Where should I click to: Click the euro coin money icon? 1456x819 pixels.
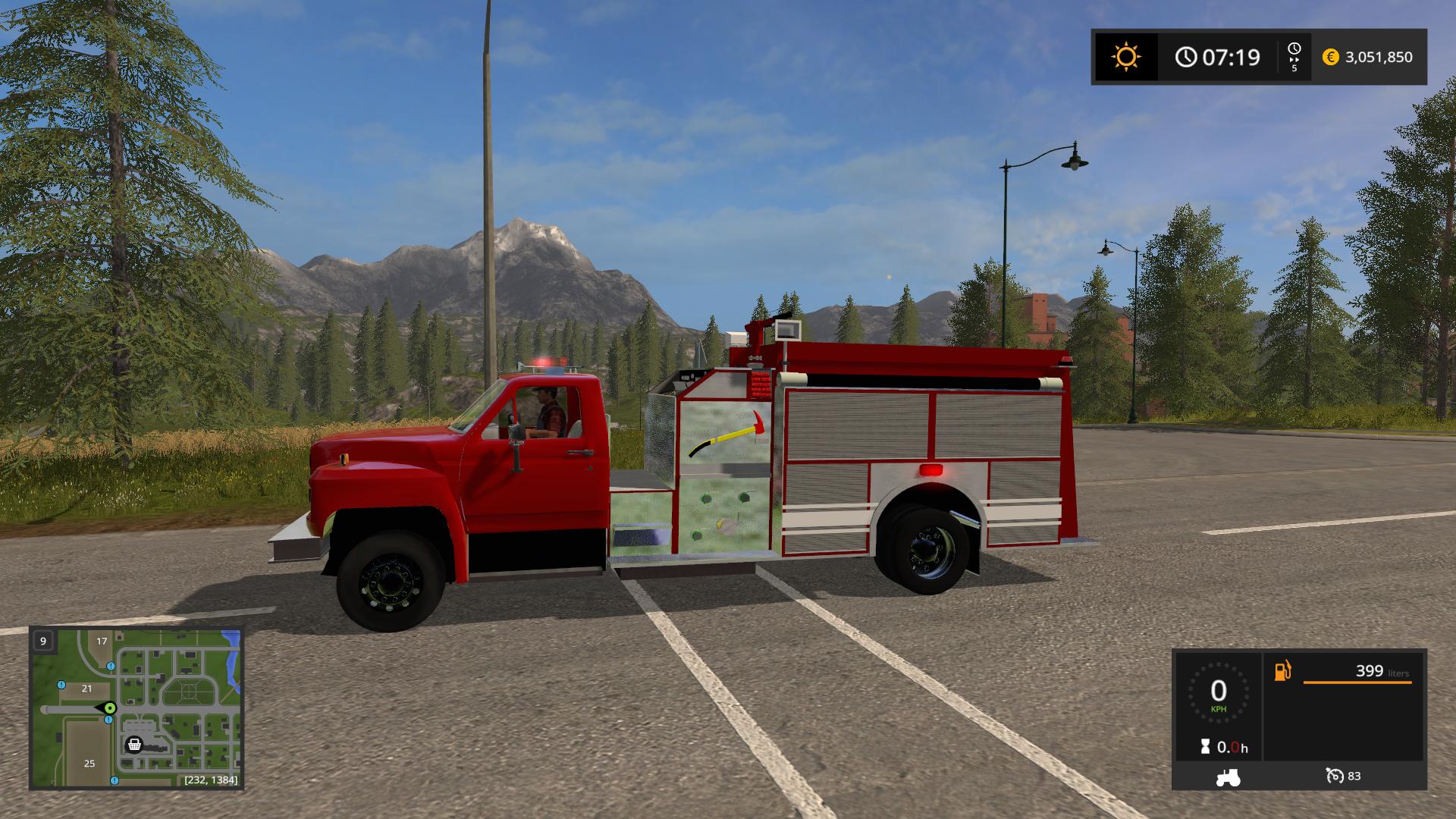pos(1330,57)
